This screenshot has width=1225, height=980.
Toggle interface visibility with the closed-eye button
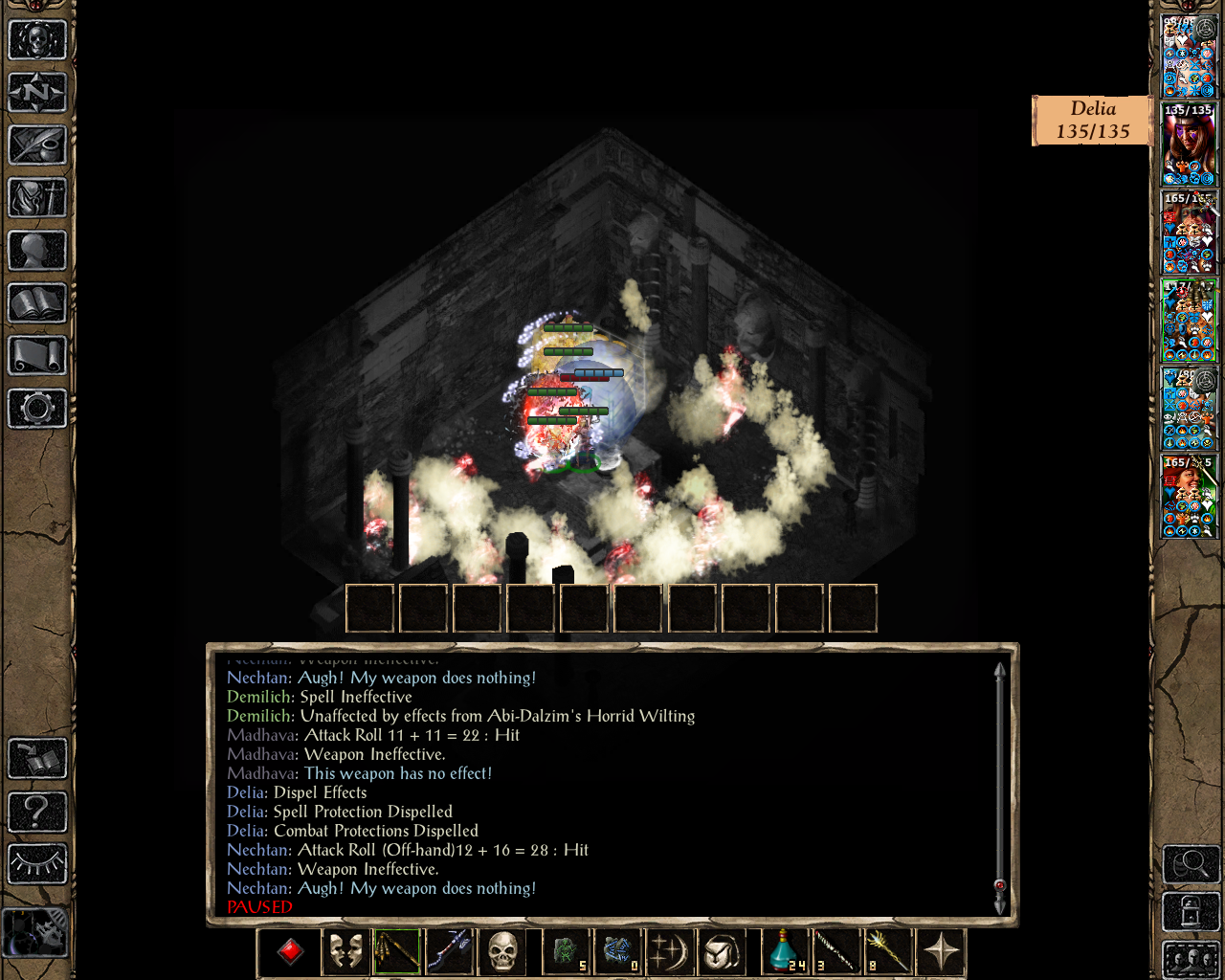click(x=37, y=864)
